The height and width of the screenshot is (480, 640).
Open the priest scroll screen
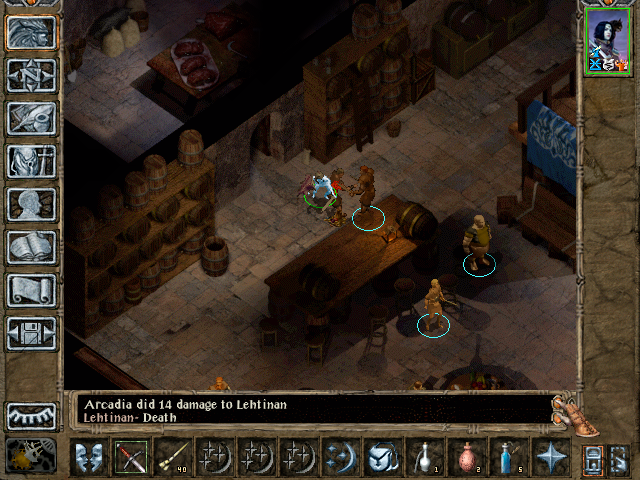point(31,290)
